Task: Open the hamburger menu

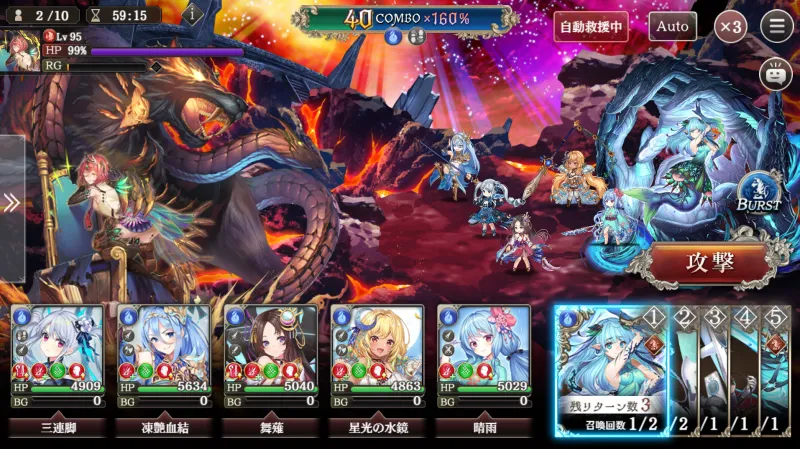Action: coord(776,26)
